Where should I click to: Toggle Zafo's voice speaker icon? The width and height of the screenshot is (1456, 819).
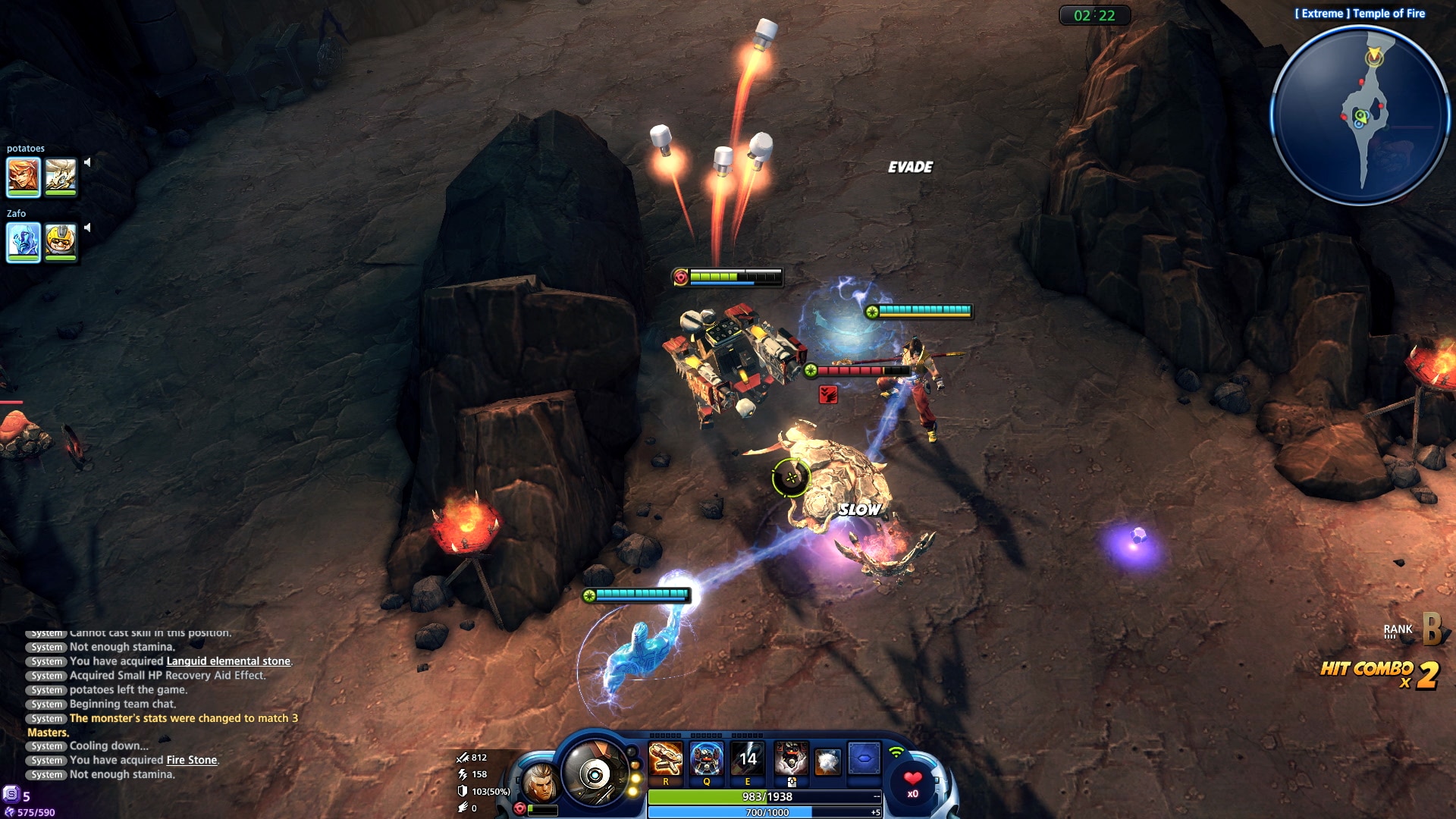click(x=88, y=227)
